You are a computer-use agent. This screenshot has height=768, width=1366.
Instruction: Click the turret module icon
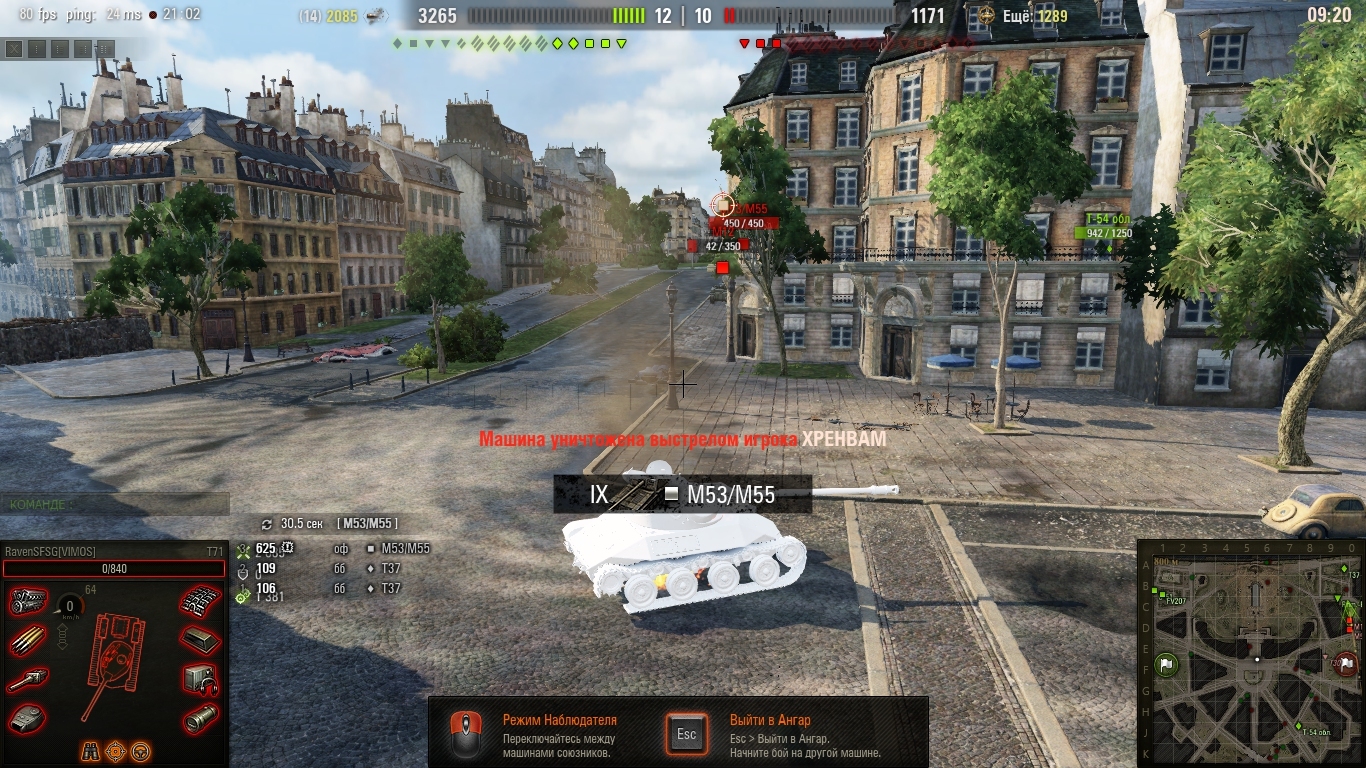tap(28, 718)
